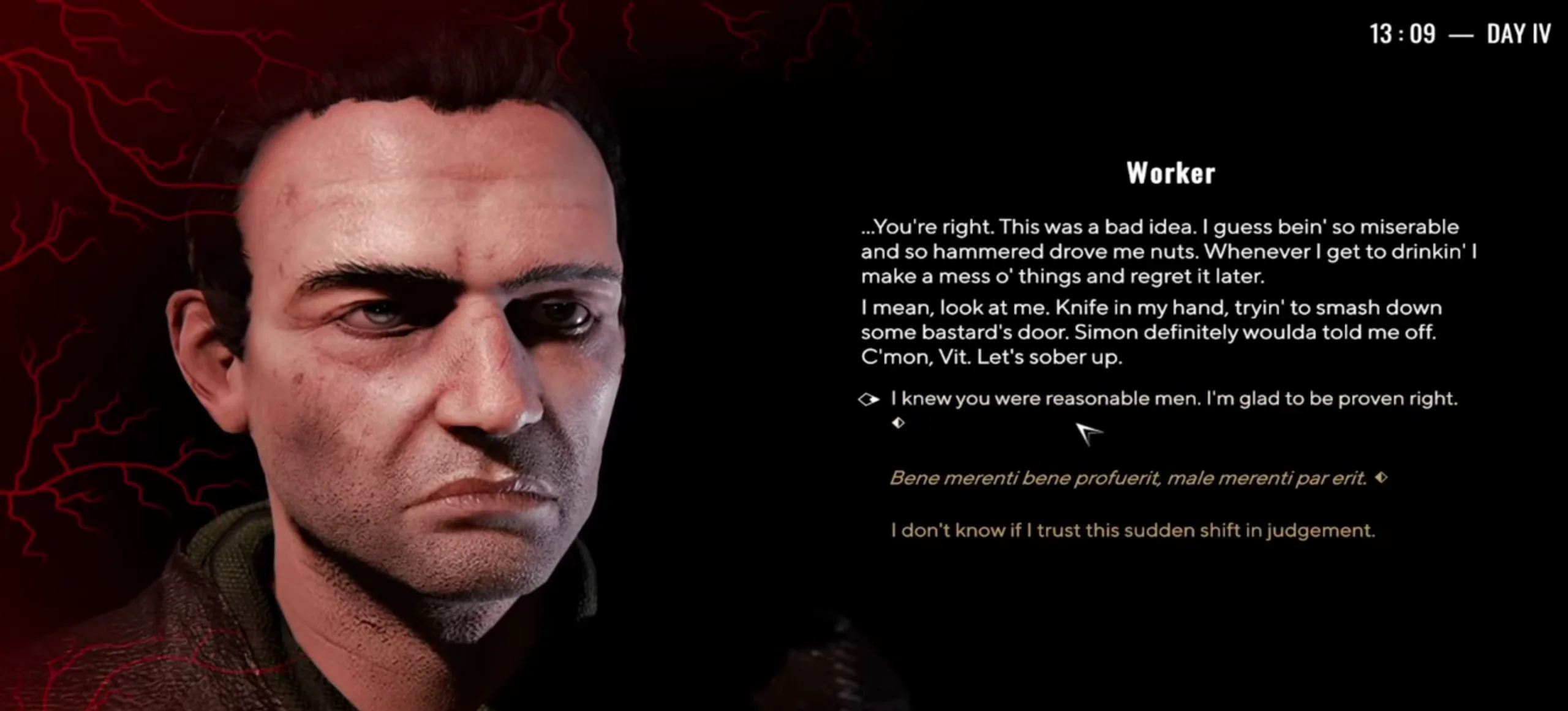Image resolution: width=1568 pixels, height=711 pixels.
Task: Click the red vein pattern in the corner
Action: (92, 92)
